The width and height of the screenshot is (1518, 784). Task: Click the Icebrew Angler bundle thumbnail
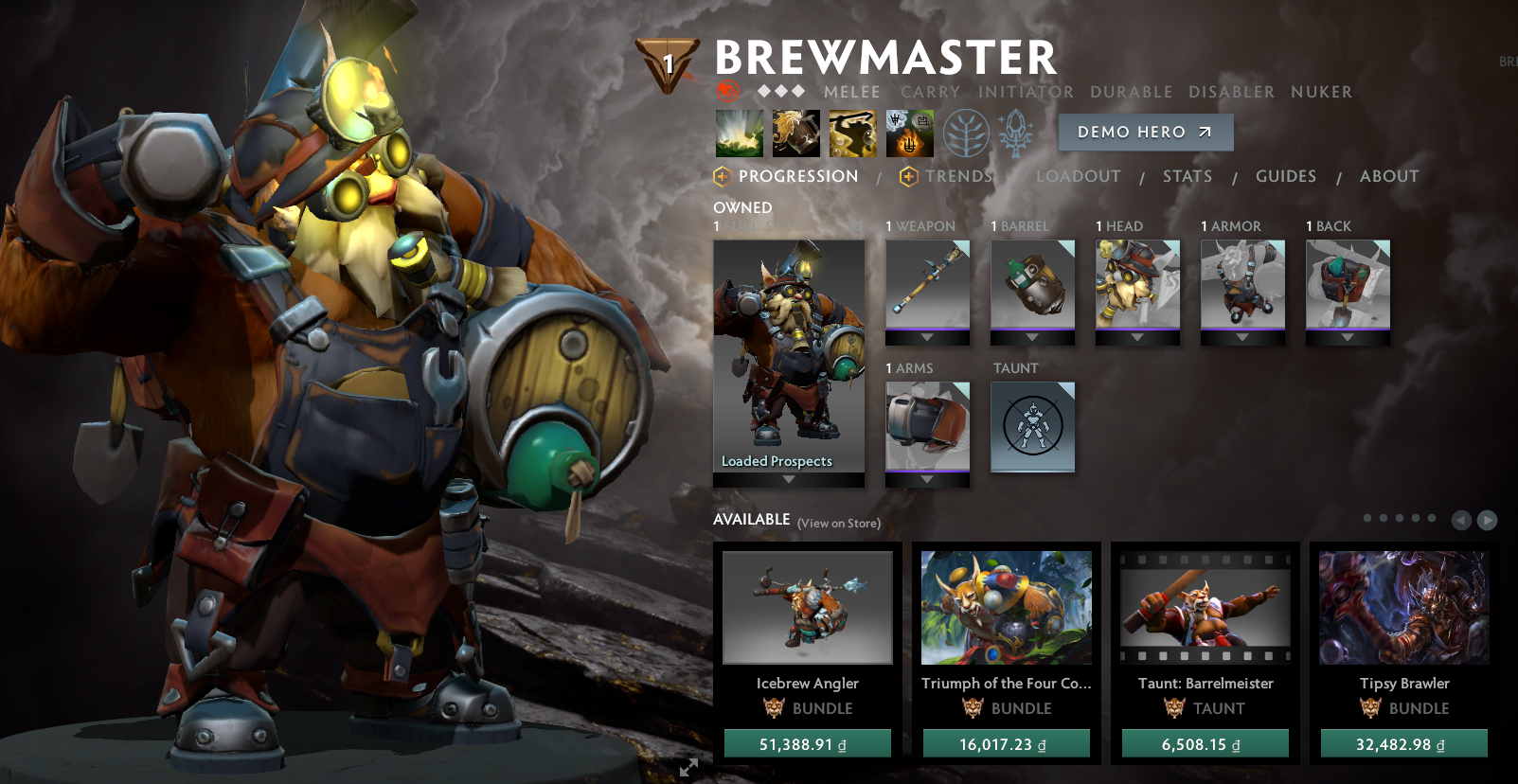click(x=807, y=607)
